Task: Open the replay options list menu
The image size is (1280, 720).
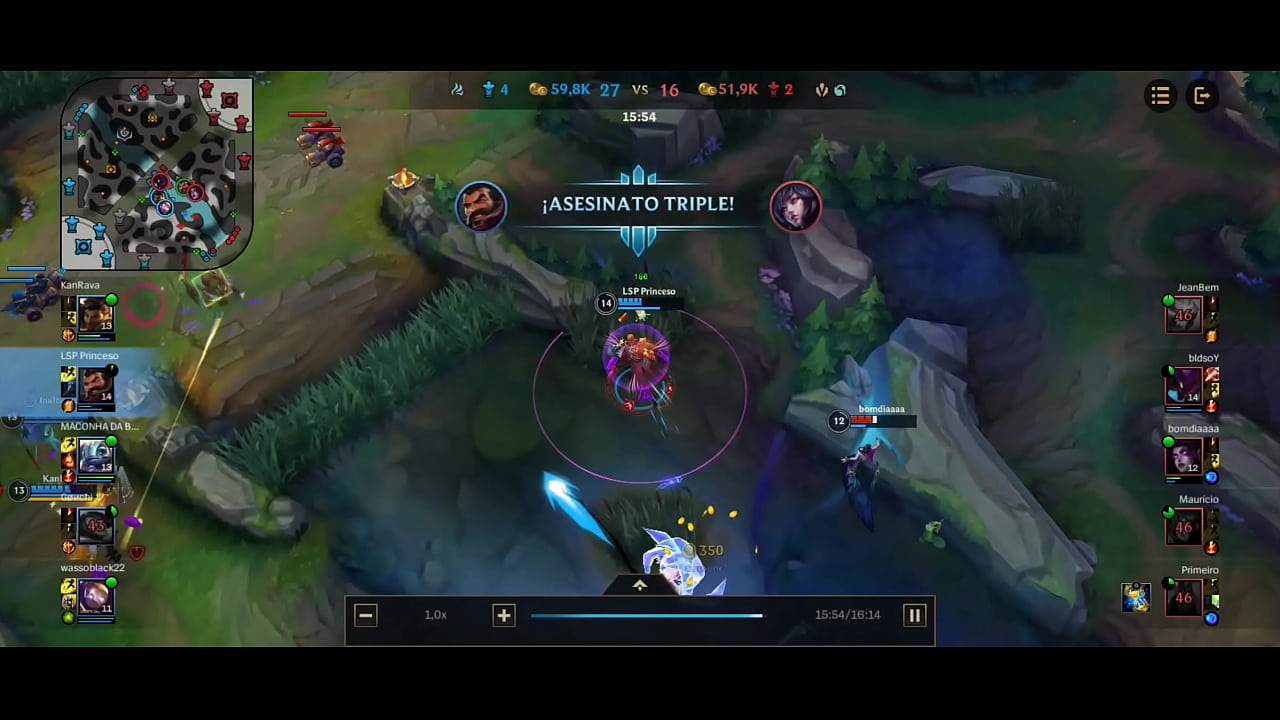Action: pyautogui.click(x=1160, y=96)
